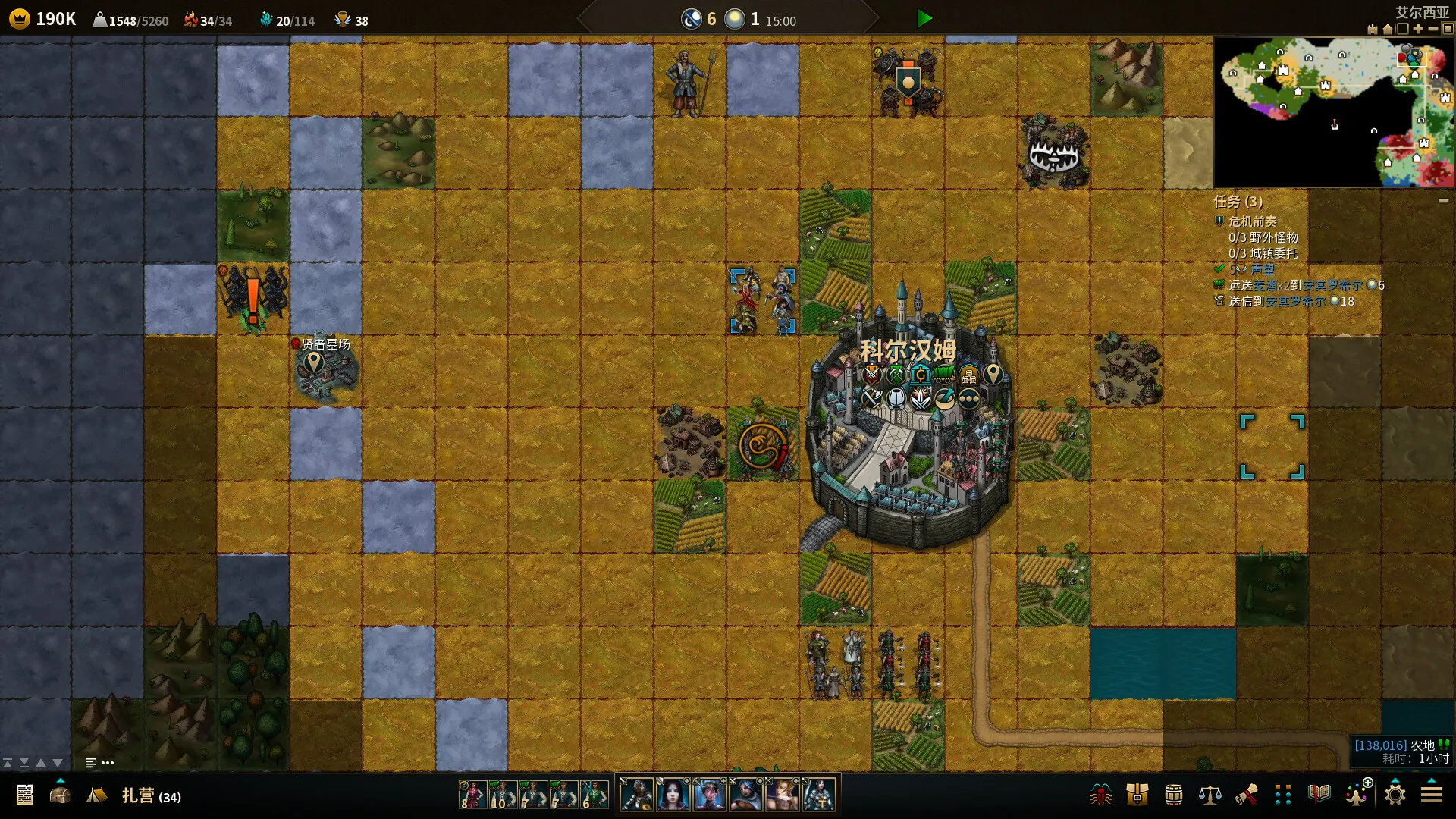The height and width of the screenshot is (819, 1456).
Task: Collapse the 任务 quest tracker panel
Action: click(1444, 201)
